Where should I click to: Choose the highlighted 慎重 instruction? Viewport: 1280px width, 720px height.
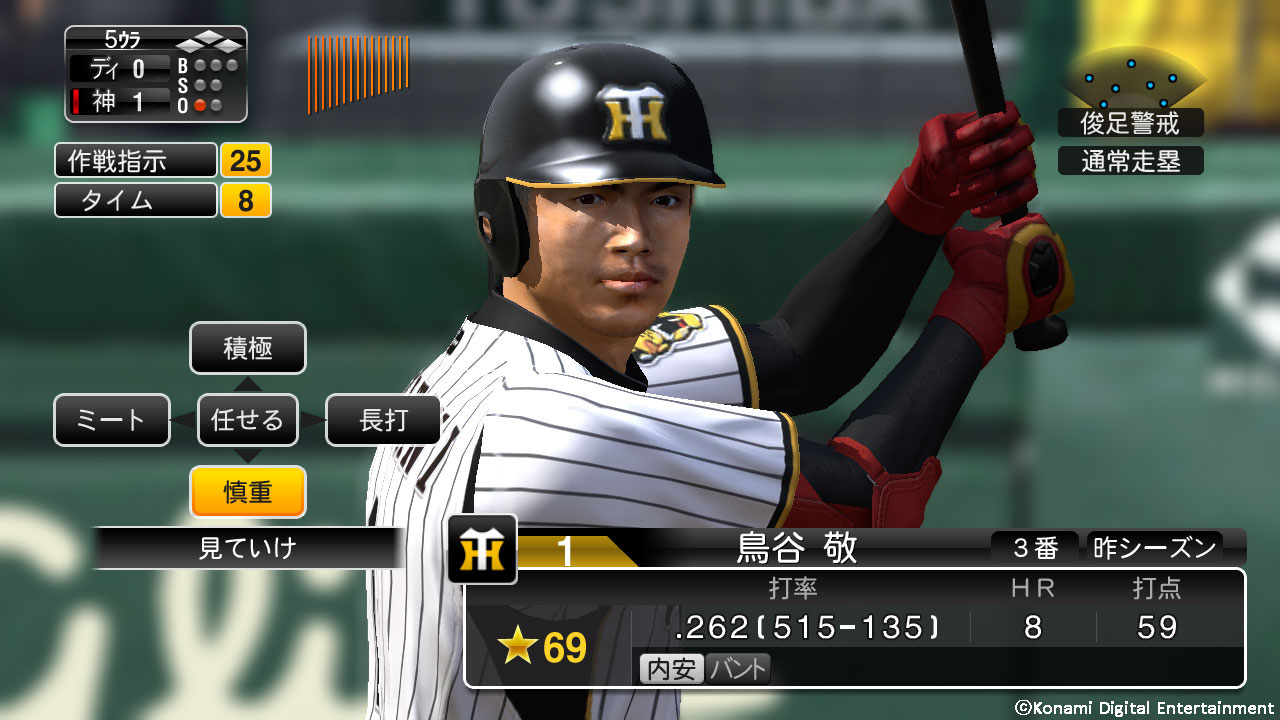tap(247, 491)
